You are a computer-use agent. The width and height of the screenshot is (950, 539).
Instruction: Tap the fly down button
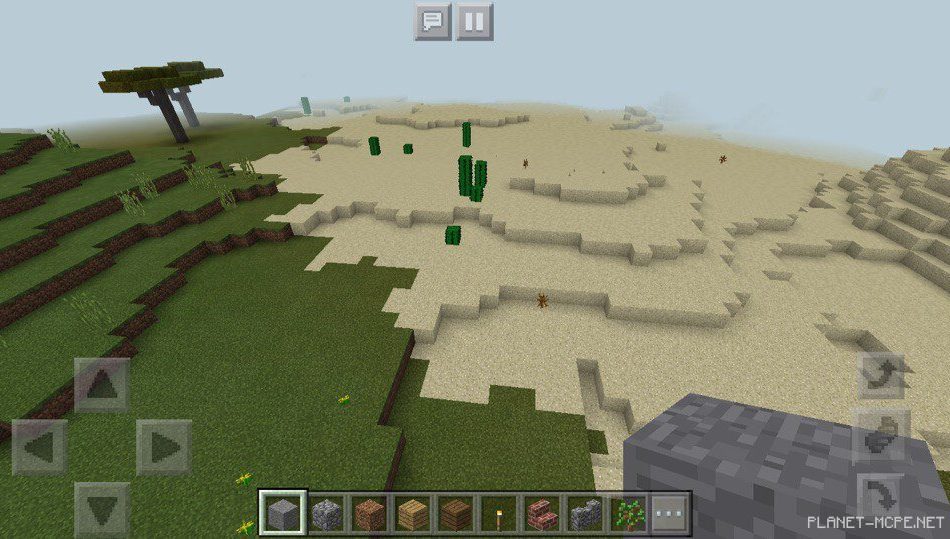click(x=882, y=496)
